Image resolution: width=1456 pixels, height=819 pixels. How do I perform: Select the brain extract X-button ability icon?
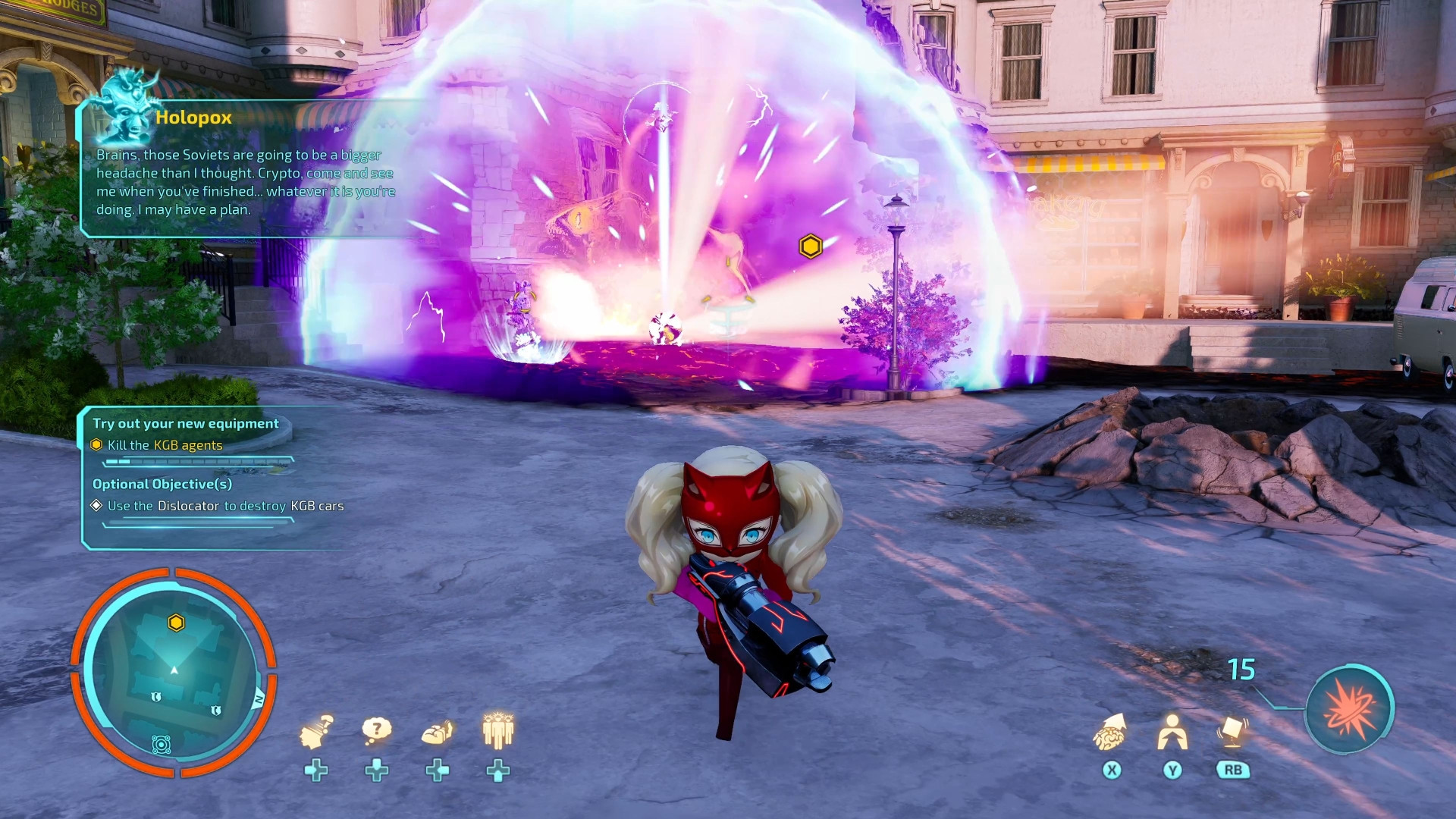point(1111,732)
